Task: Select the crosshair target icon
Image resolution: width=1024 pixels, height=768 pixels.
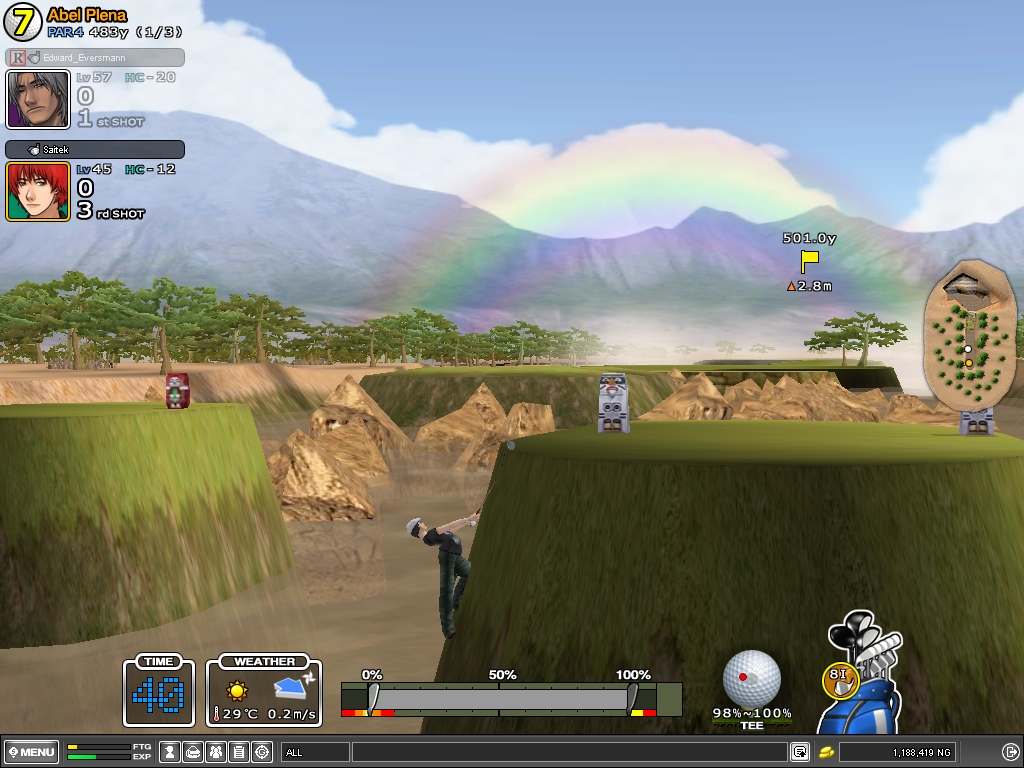Action: pos(262,752)
